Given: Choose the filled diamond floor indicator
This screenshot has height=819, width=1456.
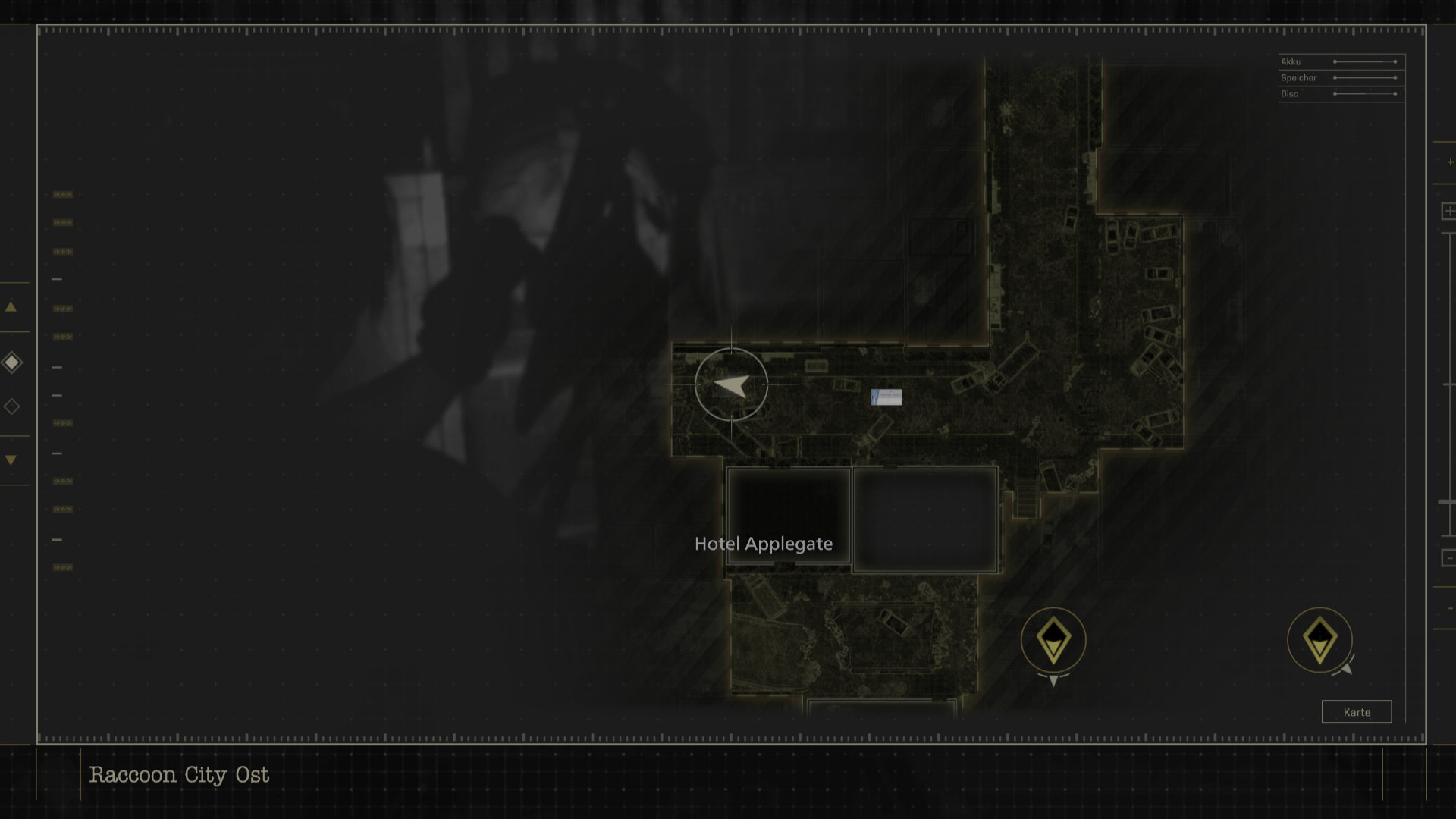Looking at the screenshot, I should point(12,362).
